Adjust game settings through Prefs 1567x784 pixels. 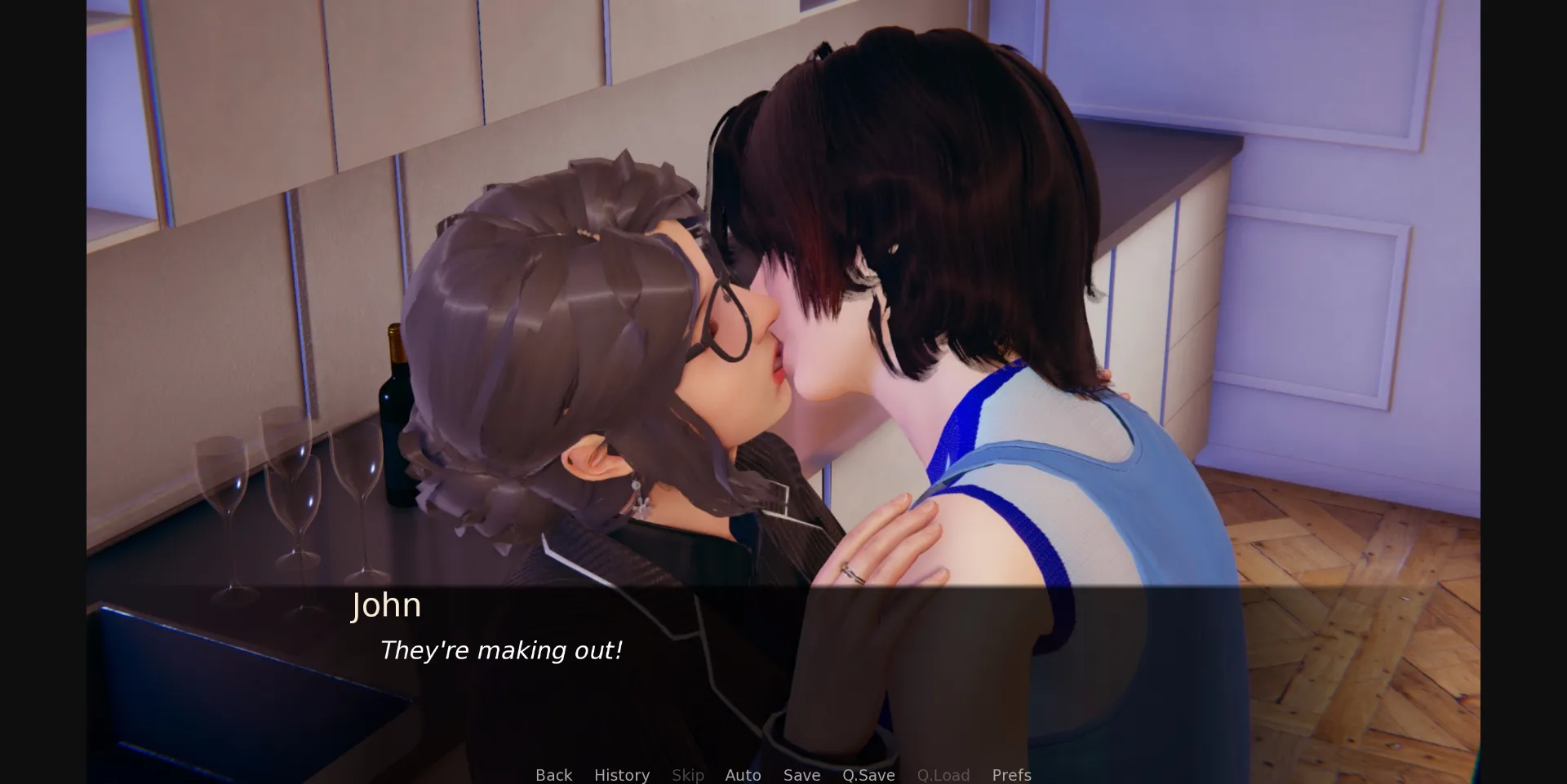coord(1011,775)
